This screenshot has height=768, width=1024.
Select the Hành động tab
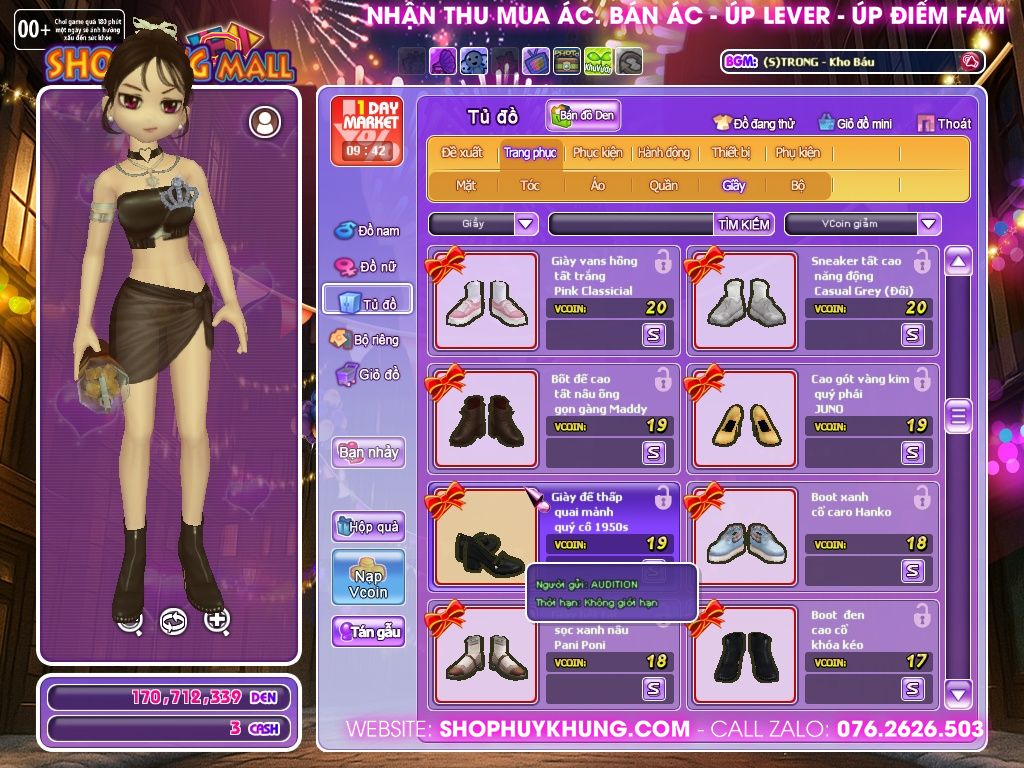pyautogui.click(x=664, y=153)
